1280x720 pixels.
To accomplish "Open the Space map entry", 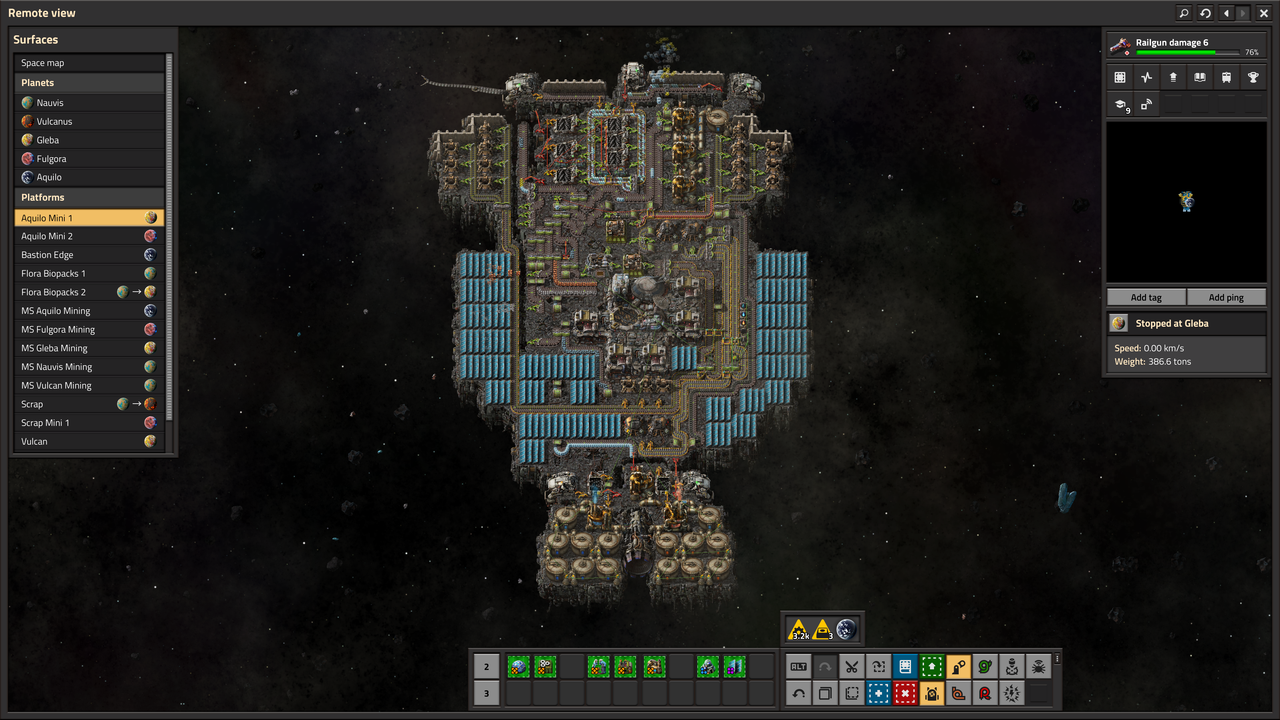I will coord(90,63).
